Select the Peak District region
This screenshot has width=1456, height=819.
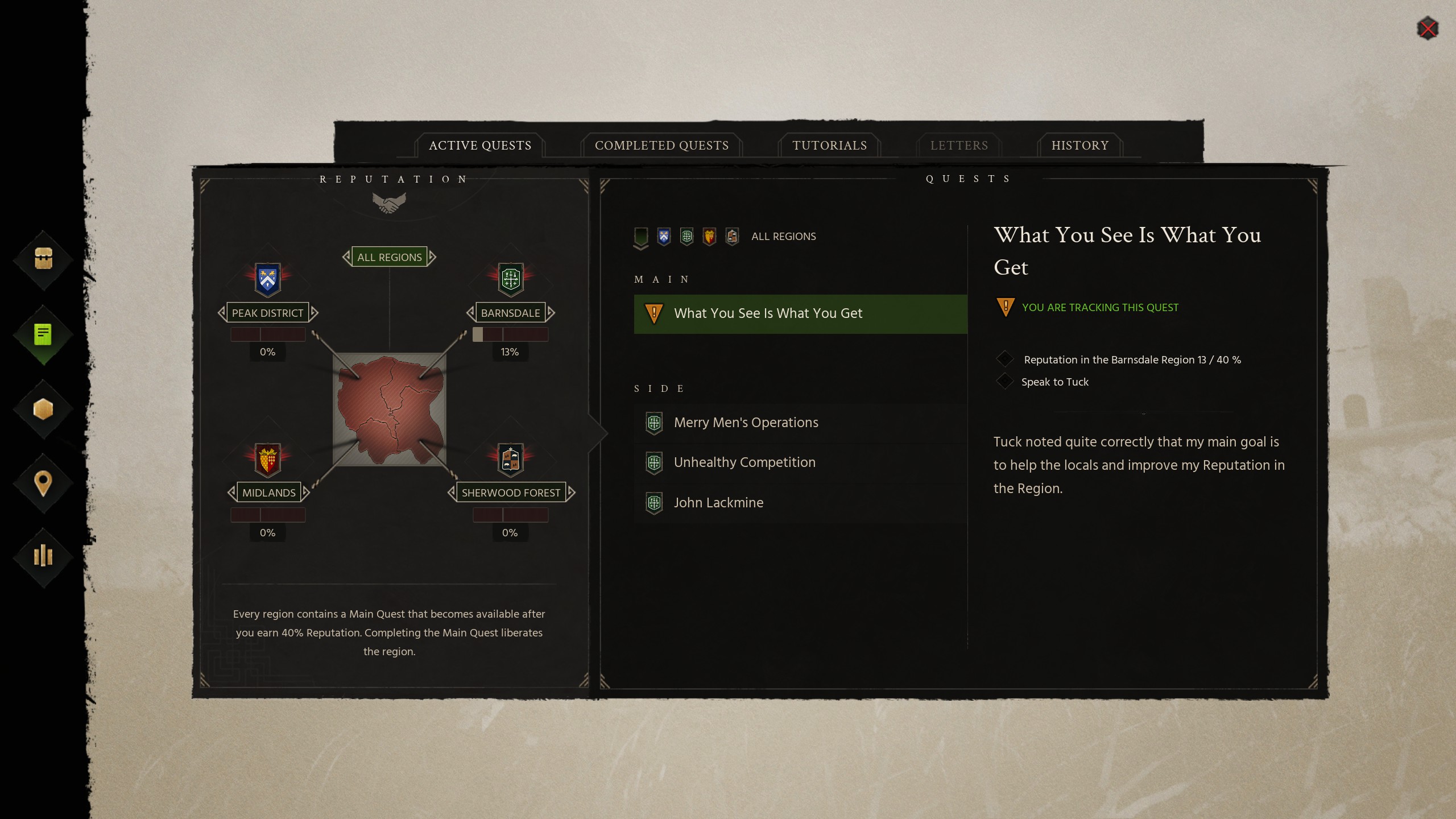tap(267, 313)
